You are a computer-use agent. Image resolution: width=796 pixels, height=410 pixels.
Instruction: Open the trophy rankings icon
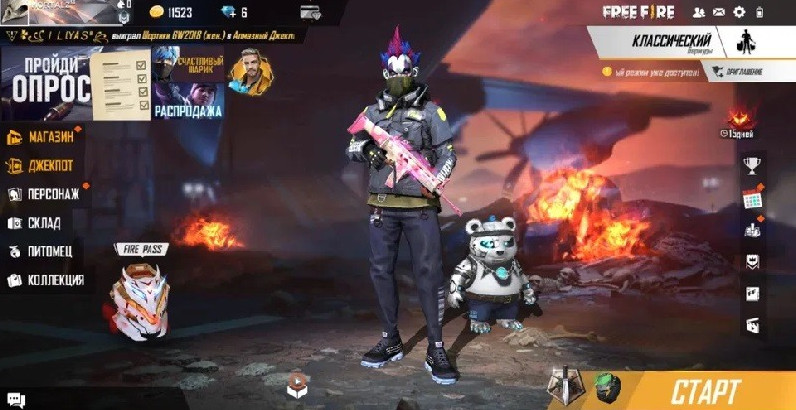[753, 166]
